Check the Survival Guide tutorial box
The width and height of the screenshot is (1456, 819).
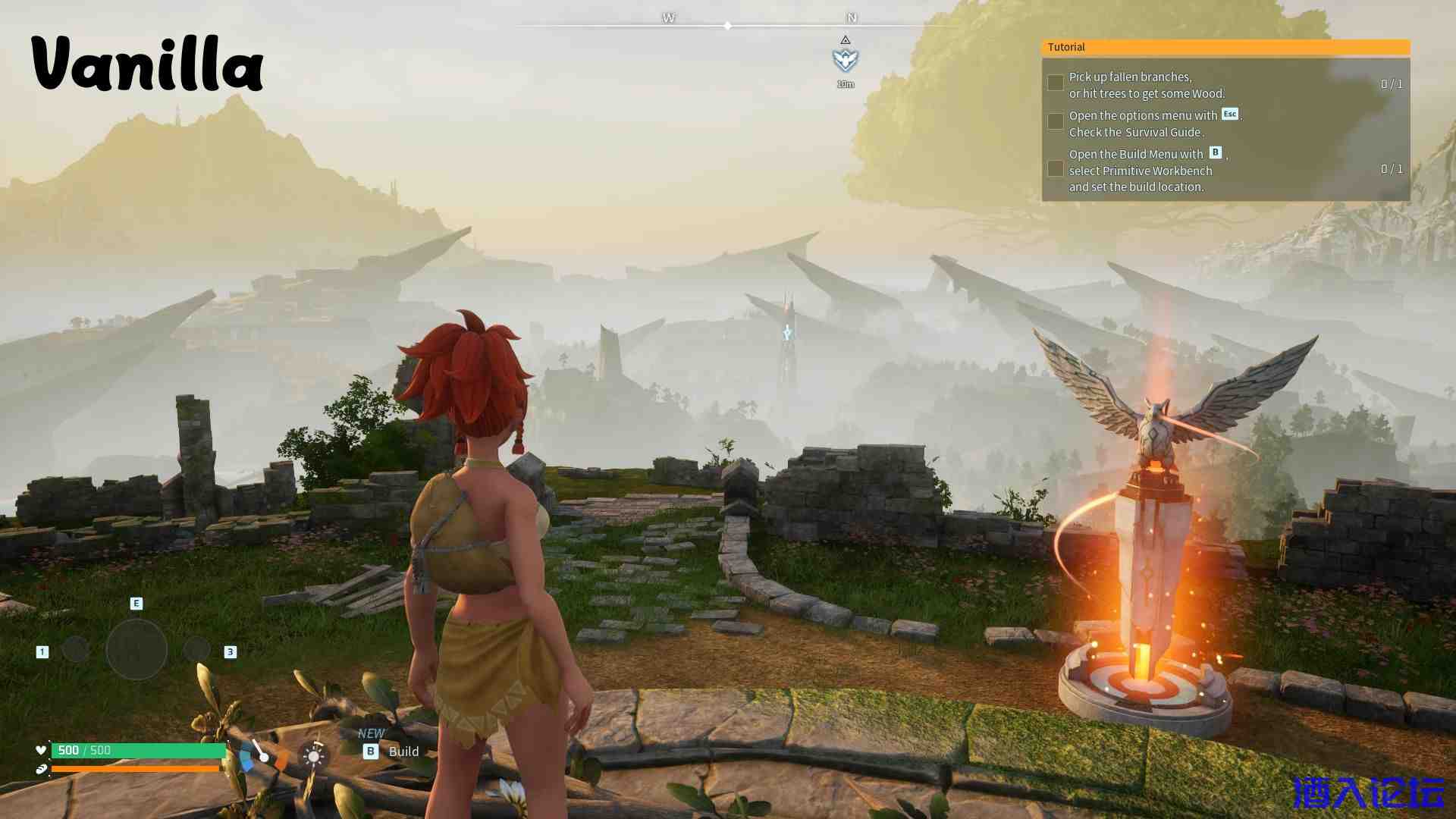tap(1055, 121)
